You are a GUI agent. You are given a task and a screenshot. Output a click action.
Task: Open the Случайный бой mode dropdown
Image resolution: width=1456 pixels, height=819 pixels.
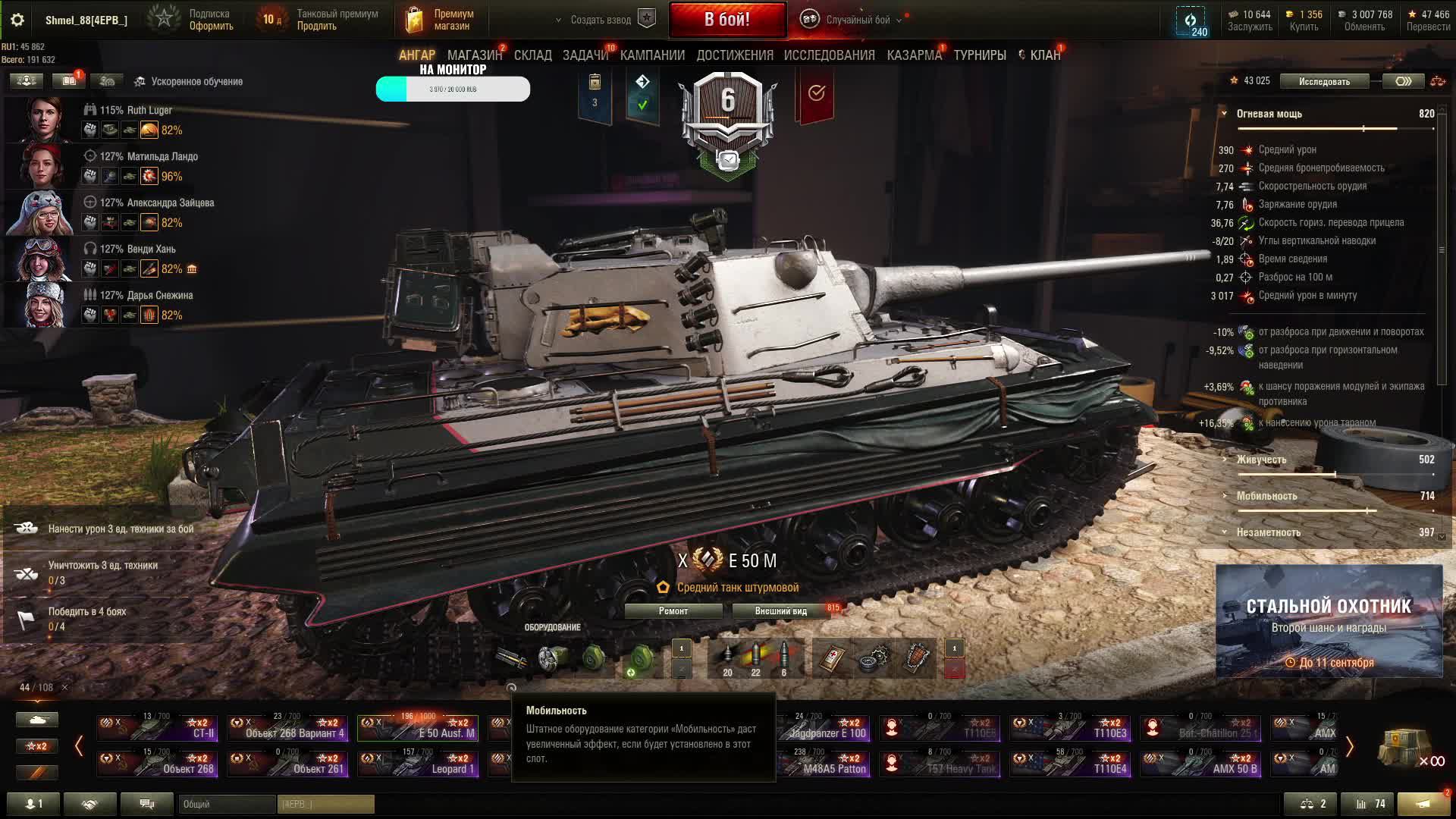point(857,20)
